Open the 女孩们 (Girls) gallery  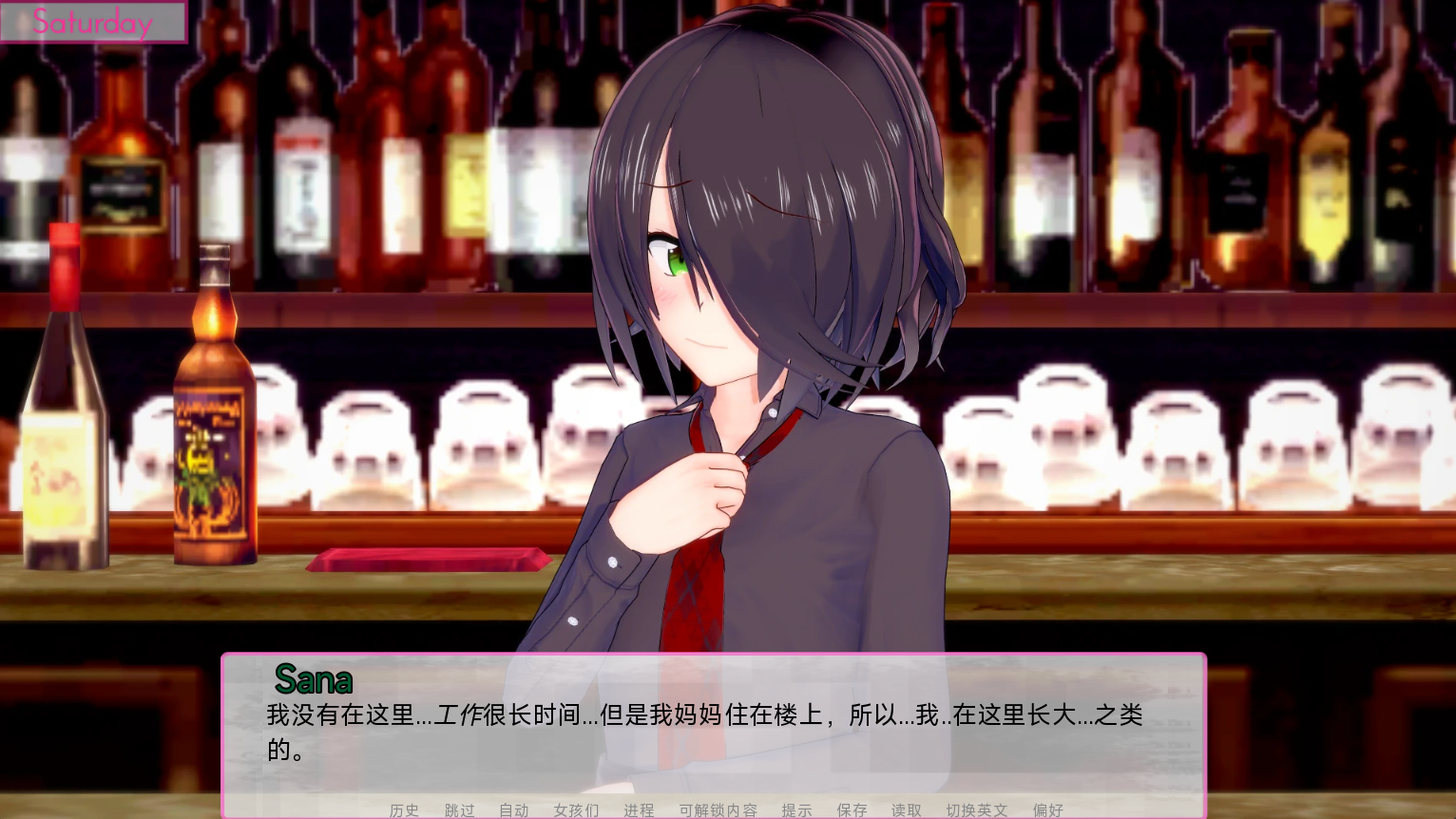pos(574,810)
